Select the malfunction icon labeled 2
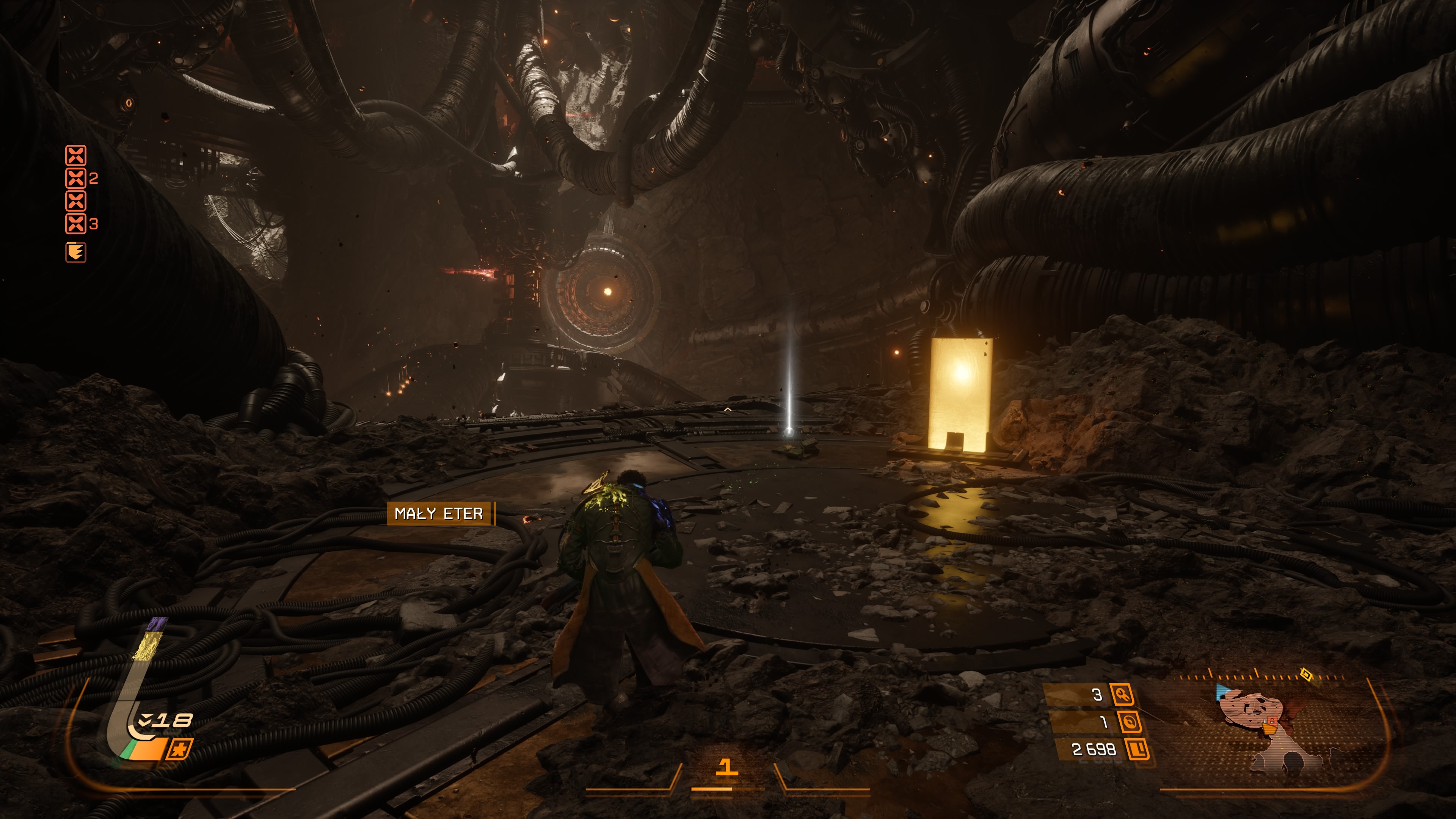Screen dimensions: 1456x819 pos(76,179)
